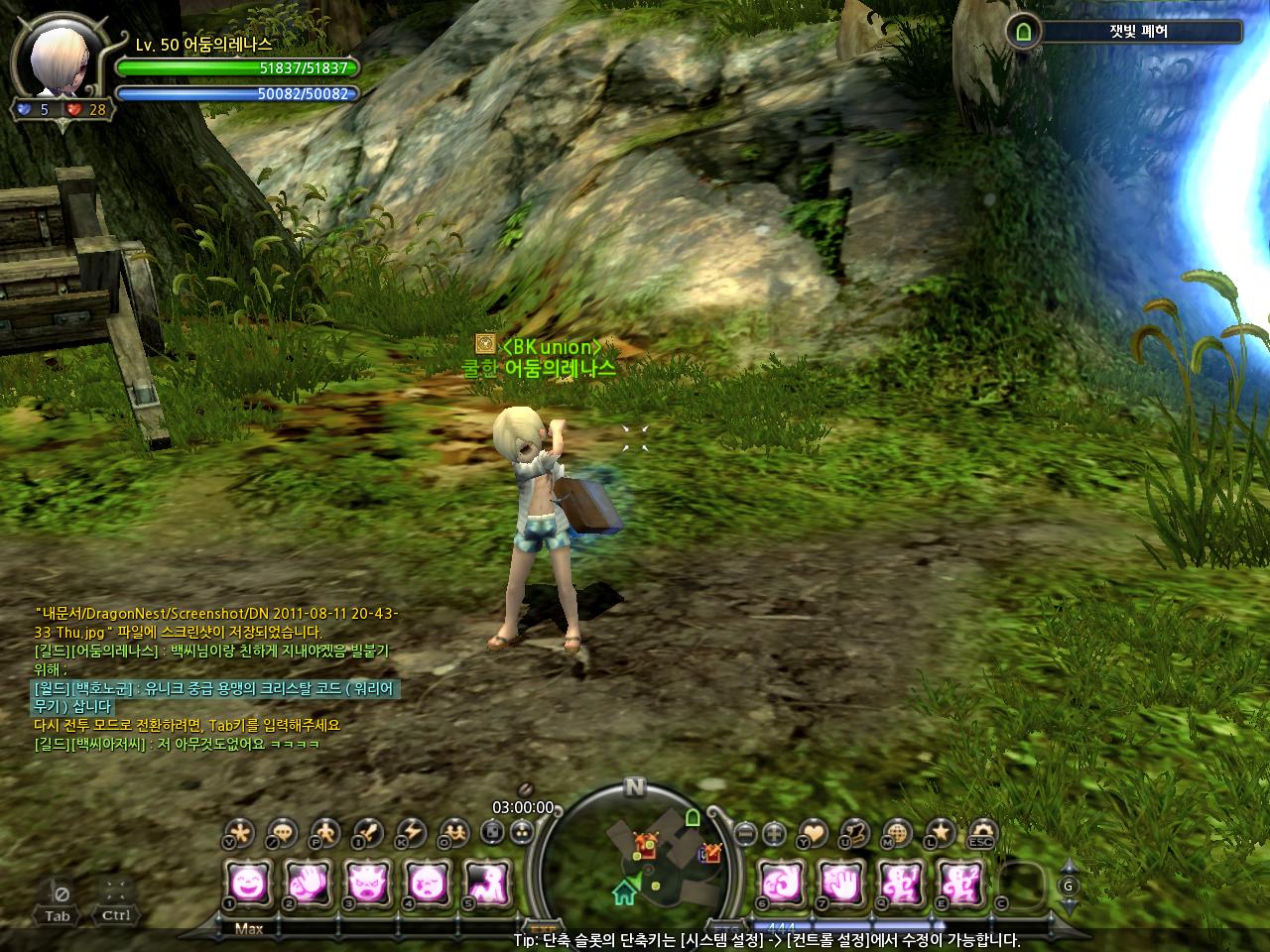Image resolution: width=1270 pixels, height=952 pixels.
Task: Open the star icon menu
Action: [x=940, y=832]
